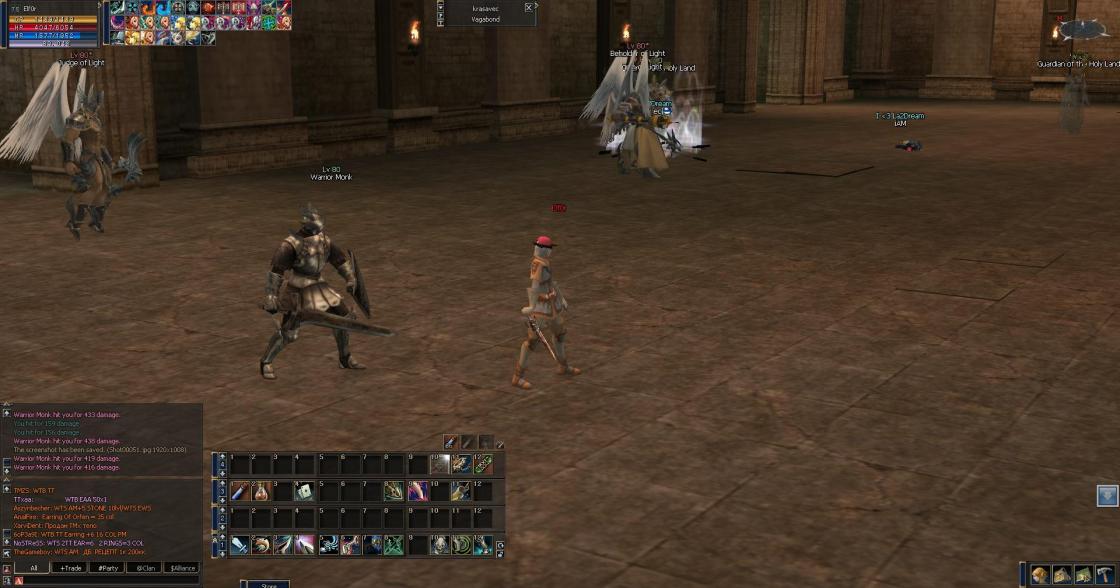Activate the green crossed-swords skill icon
1120x588 pixels.
coord(394,545)
